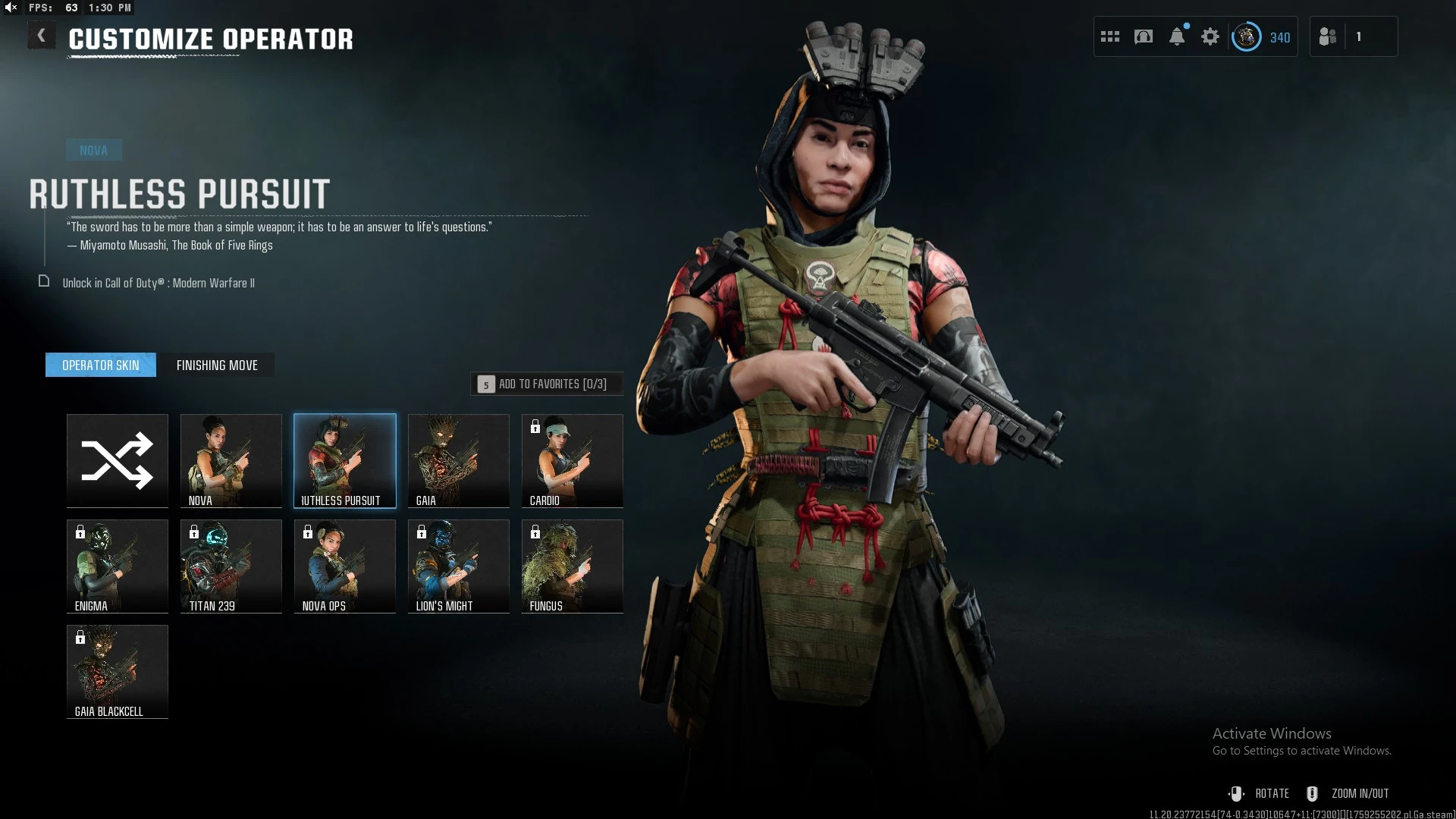Select the locked Enigma skin
The width and height of the screenshot is (1456, 819).
tap(118, 566)
